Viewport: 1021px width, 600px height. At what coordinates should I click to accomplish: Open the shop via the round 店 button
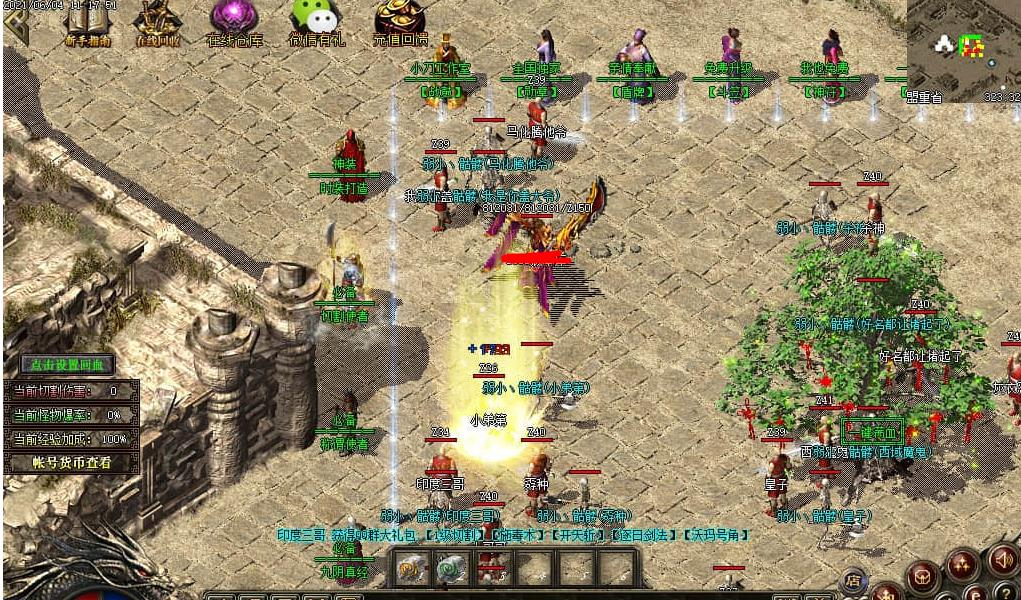pyautogui.click(x=853, y=579)
